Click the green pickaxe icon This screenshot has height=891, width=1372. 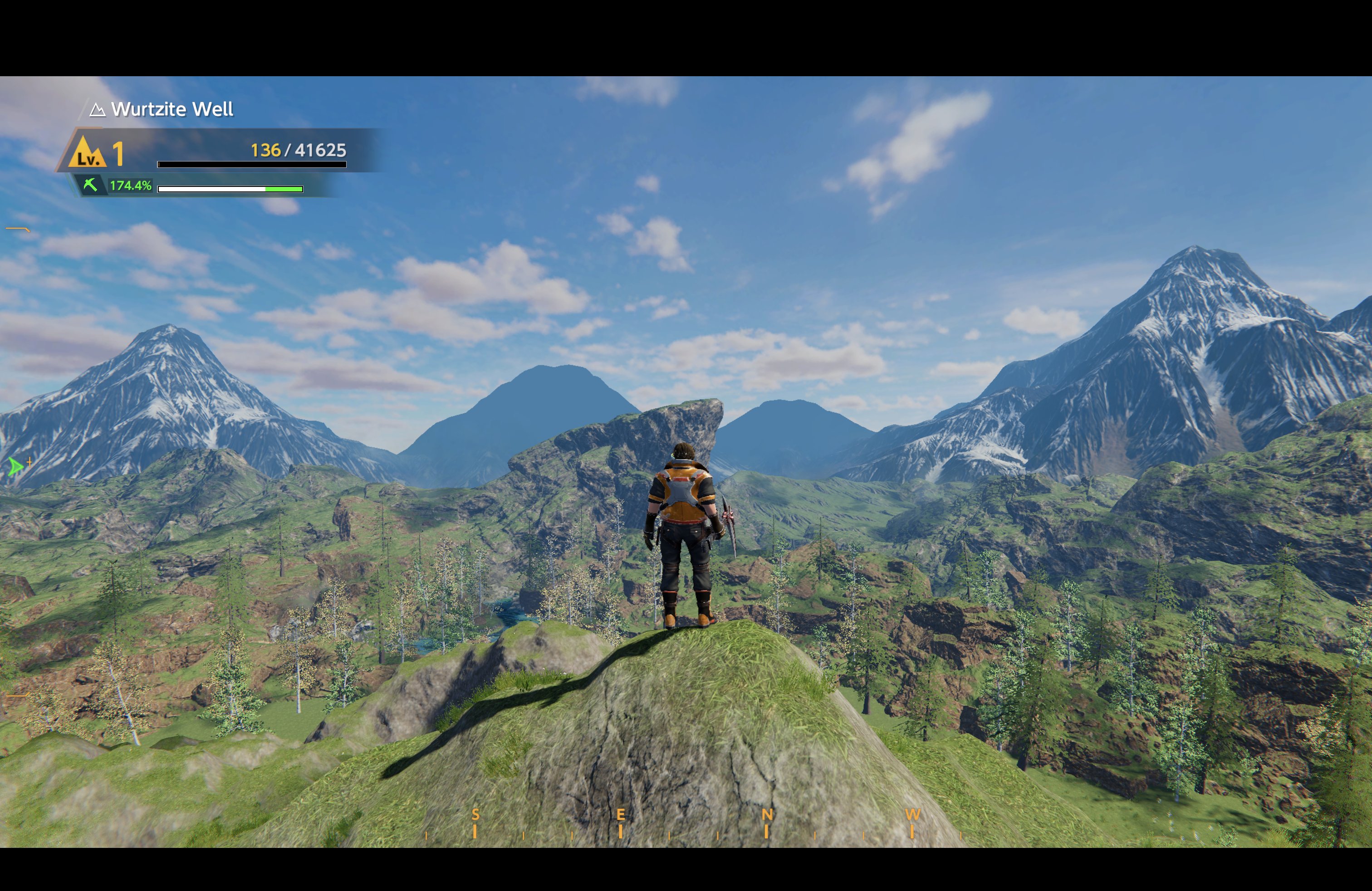pos(90,185)
